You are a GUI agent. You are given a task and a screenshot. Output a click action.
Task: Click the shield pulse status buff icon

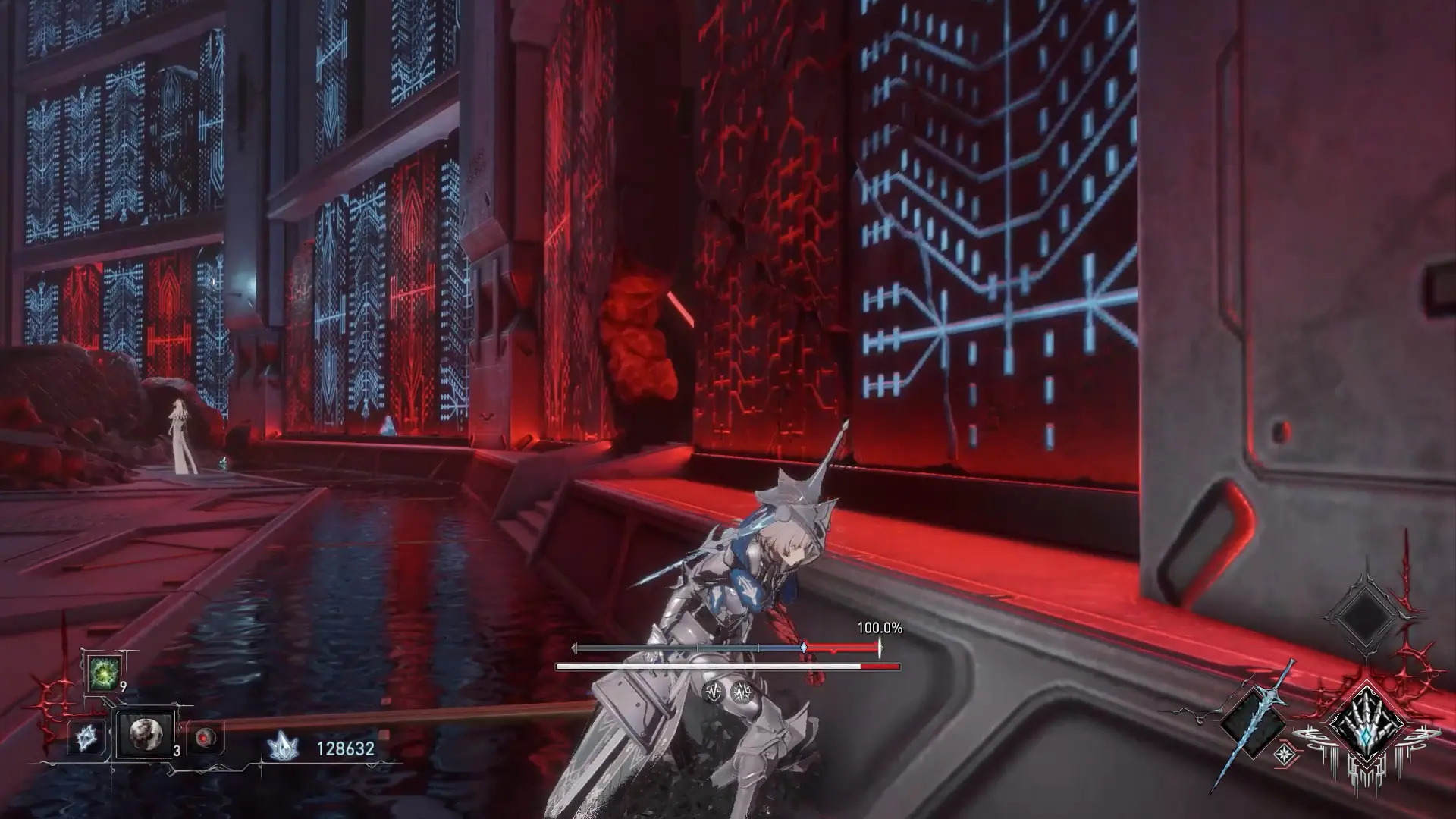(x=714, y=692)
